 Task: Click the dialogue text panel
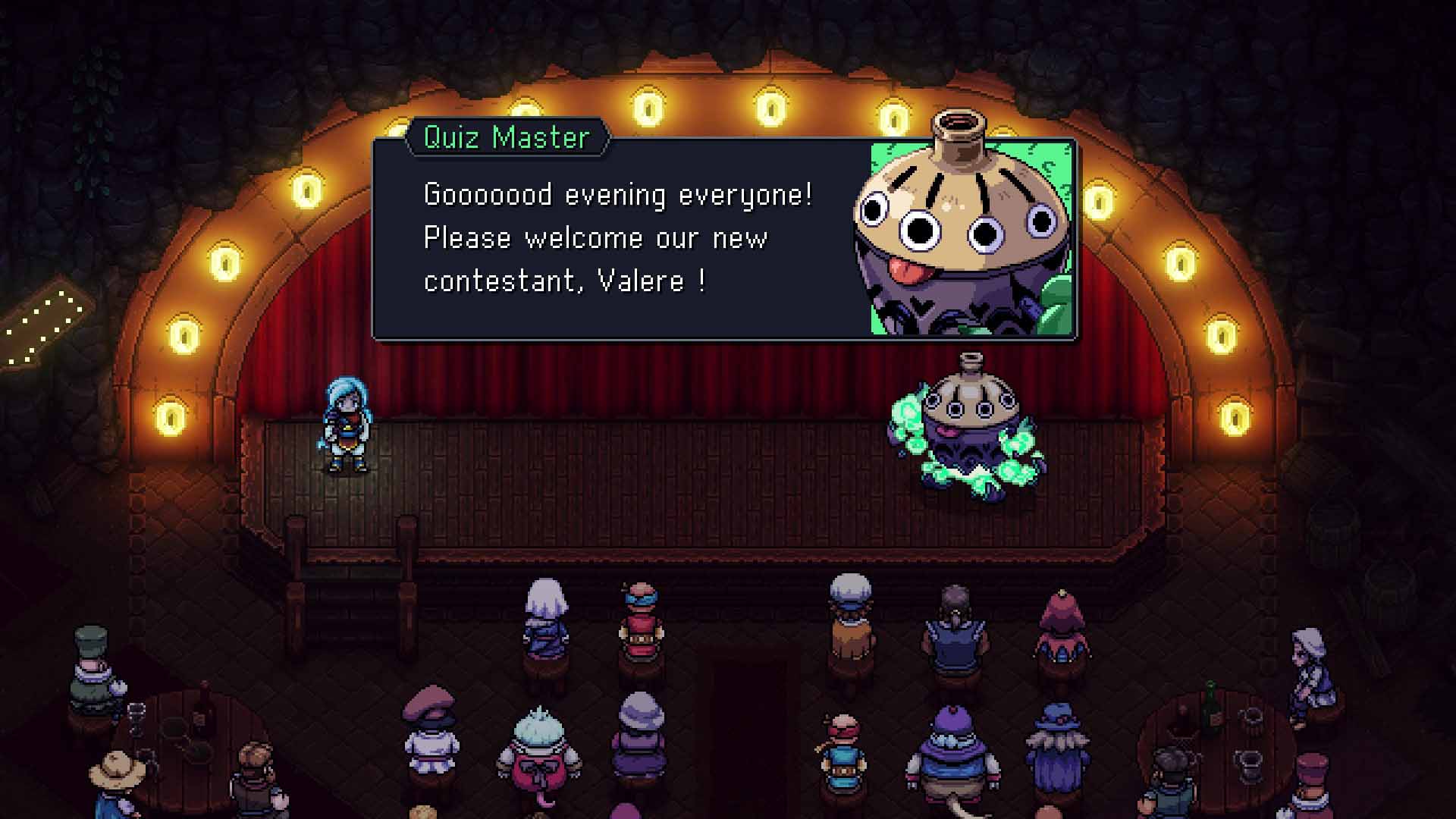(607, 235)
